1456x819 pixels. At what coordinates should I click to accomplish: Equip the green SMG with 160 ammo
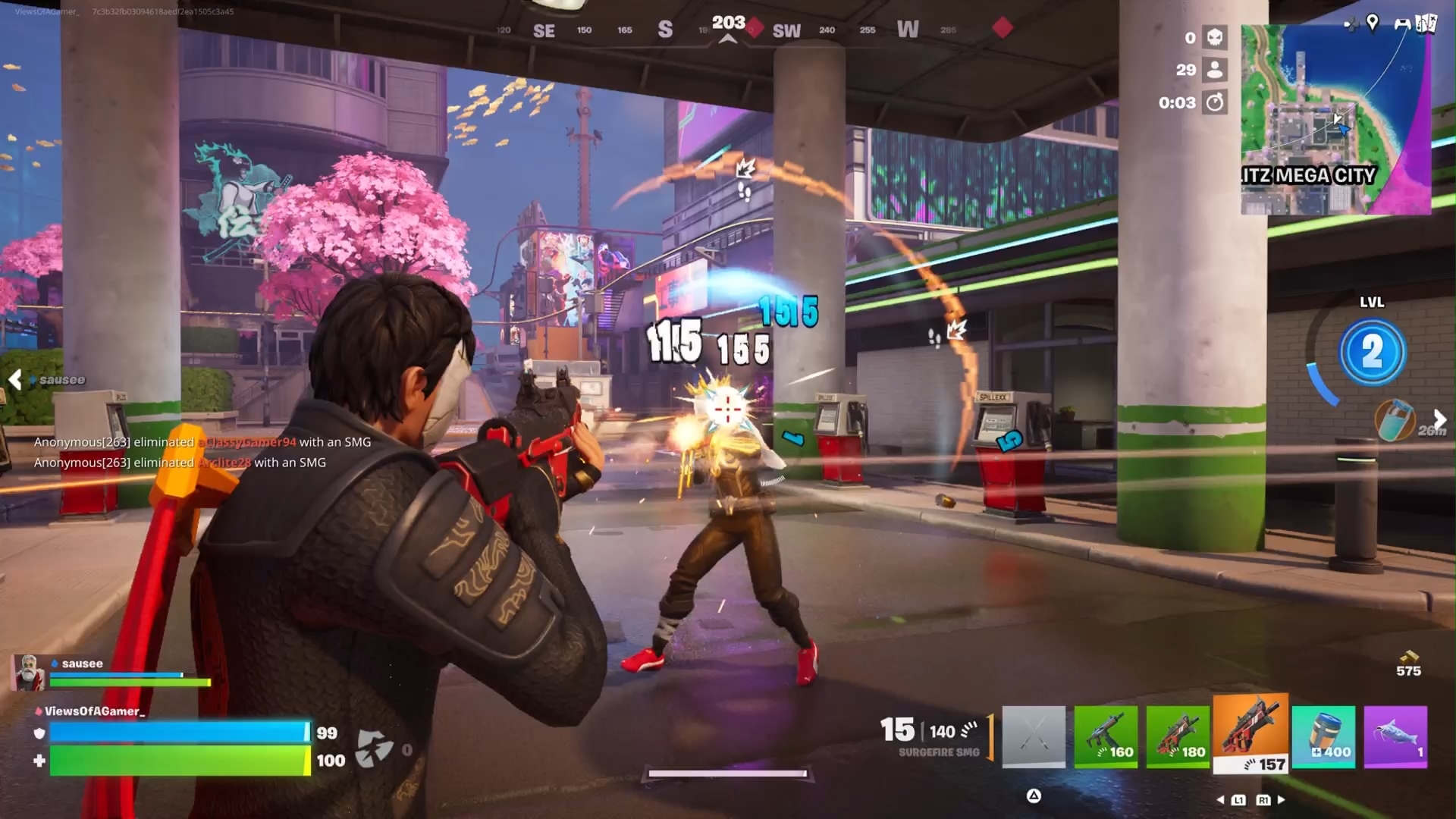coord(1106,736)
